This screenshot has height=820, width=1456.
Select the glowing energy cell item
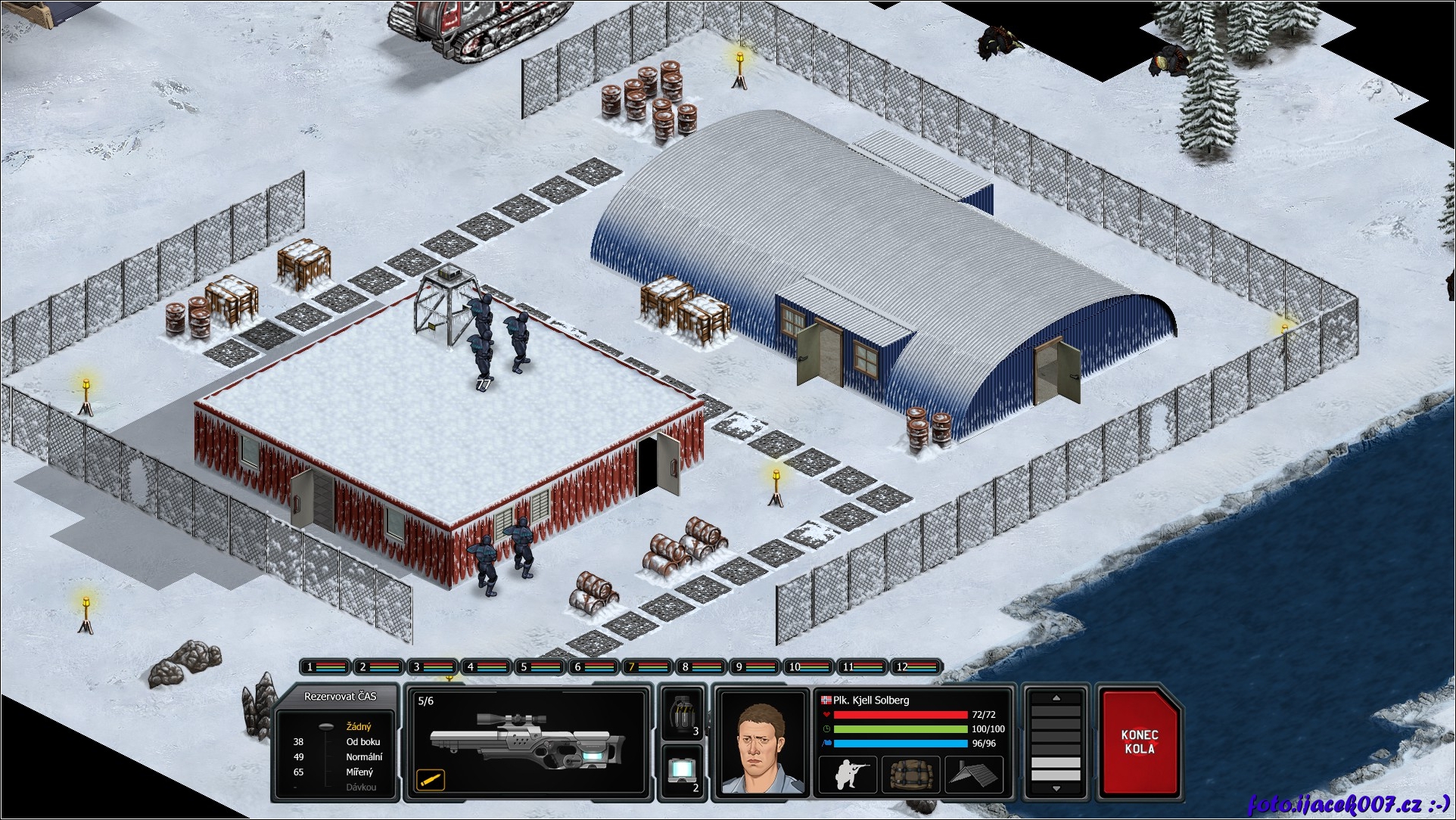(683, 770)
